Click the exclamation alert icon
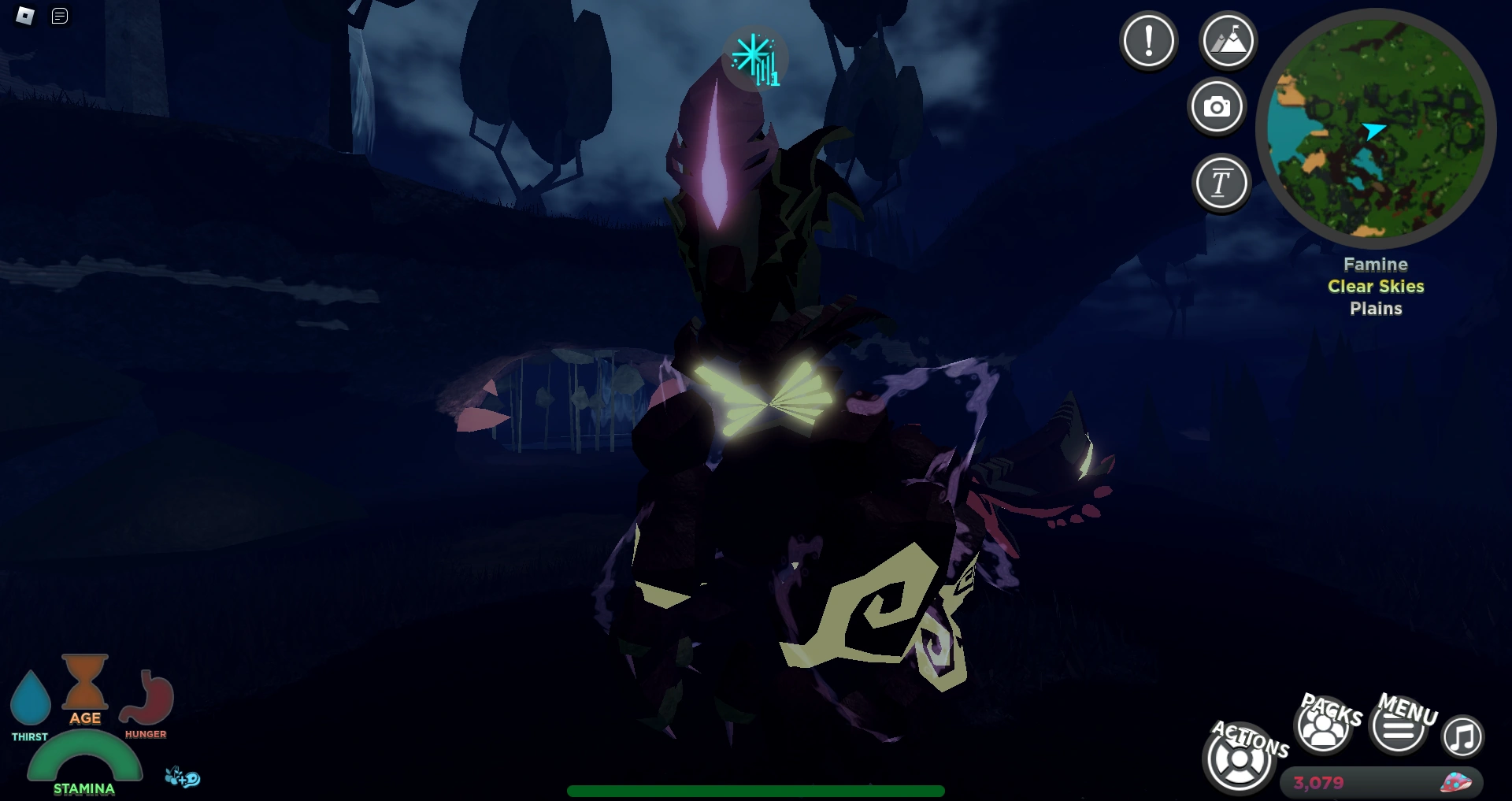The image size is (1512, 801). (x=1148, y=41)
